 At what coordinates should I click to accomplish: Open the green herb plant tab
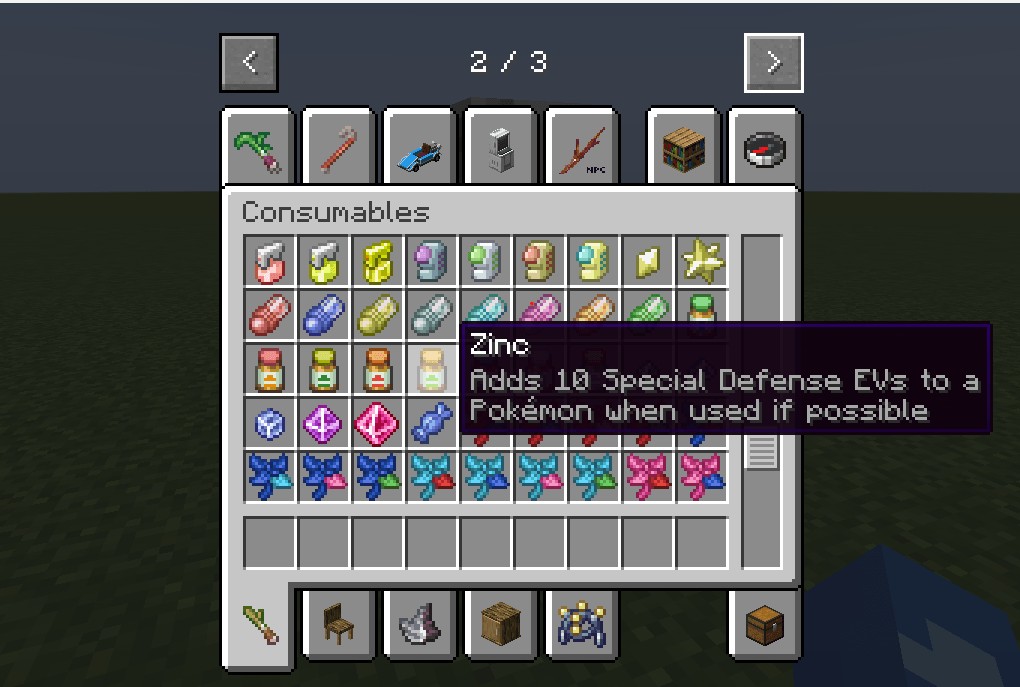(x=258, y=148)
